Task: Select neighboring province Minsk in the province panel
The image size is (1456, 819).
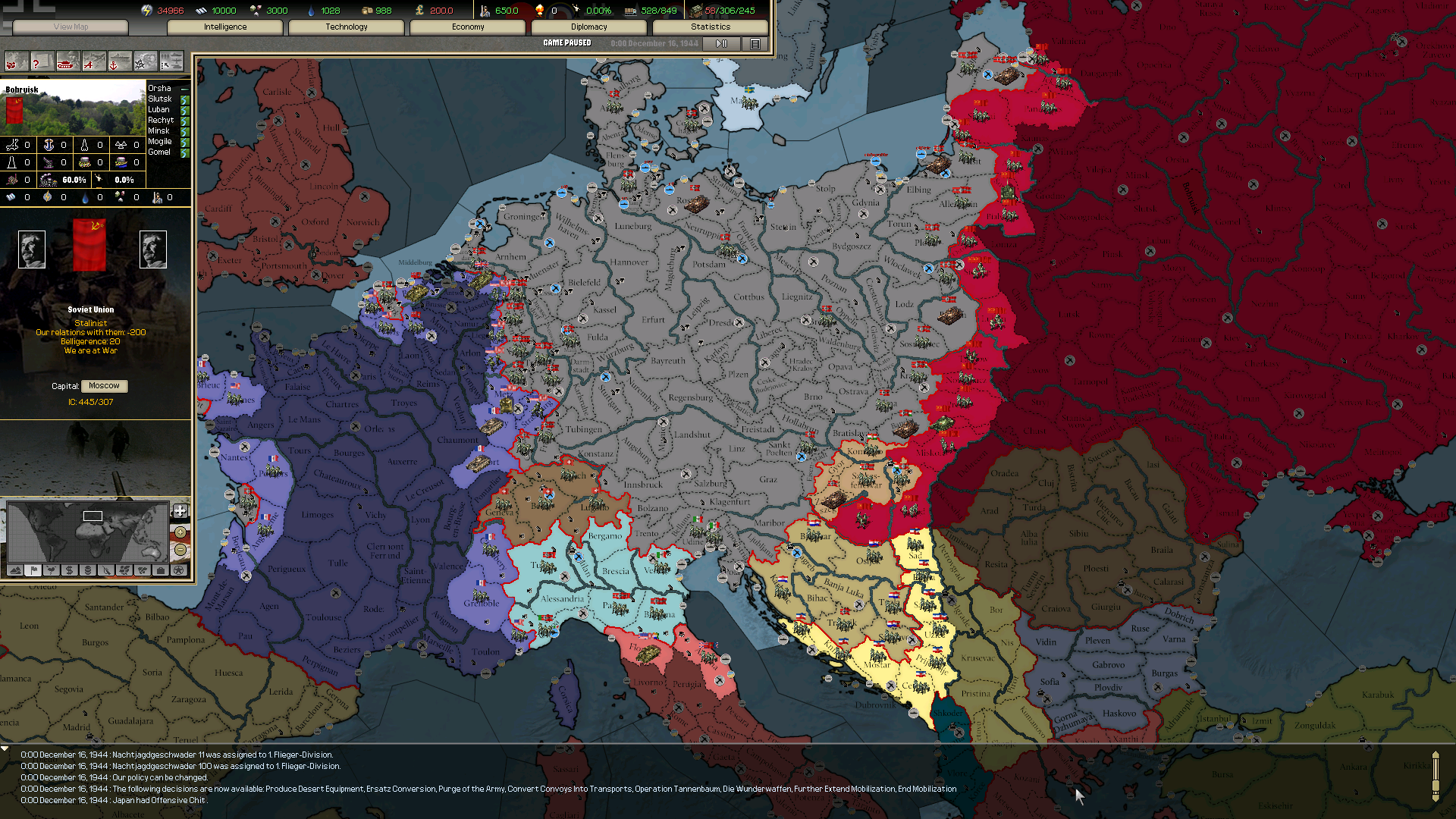Action: coord(158,130)
